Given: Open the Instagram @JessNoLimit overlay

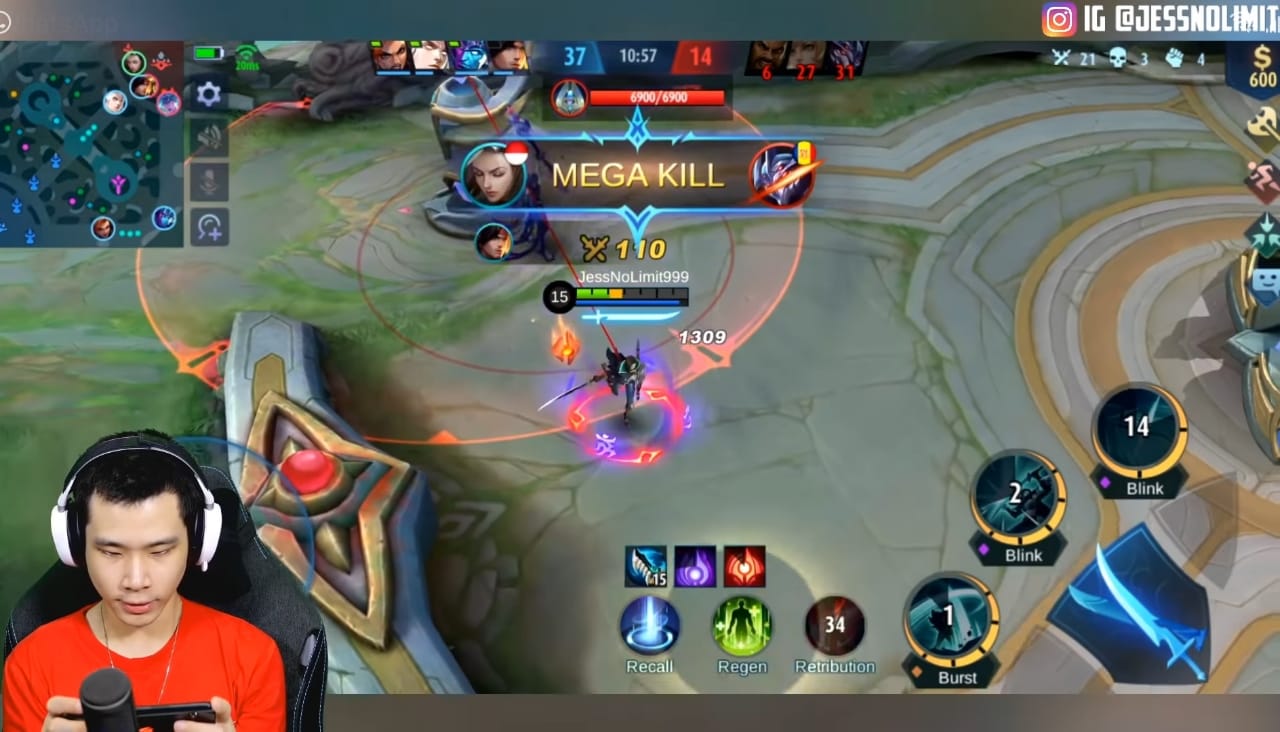Looking at the screenshot, I should pyautogui.click(x=1160, y=18).
